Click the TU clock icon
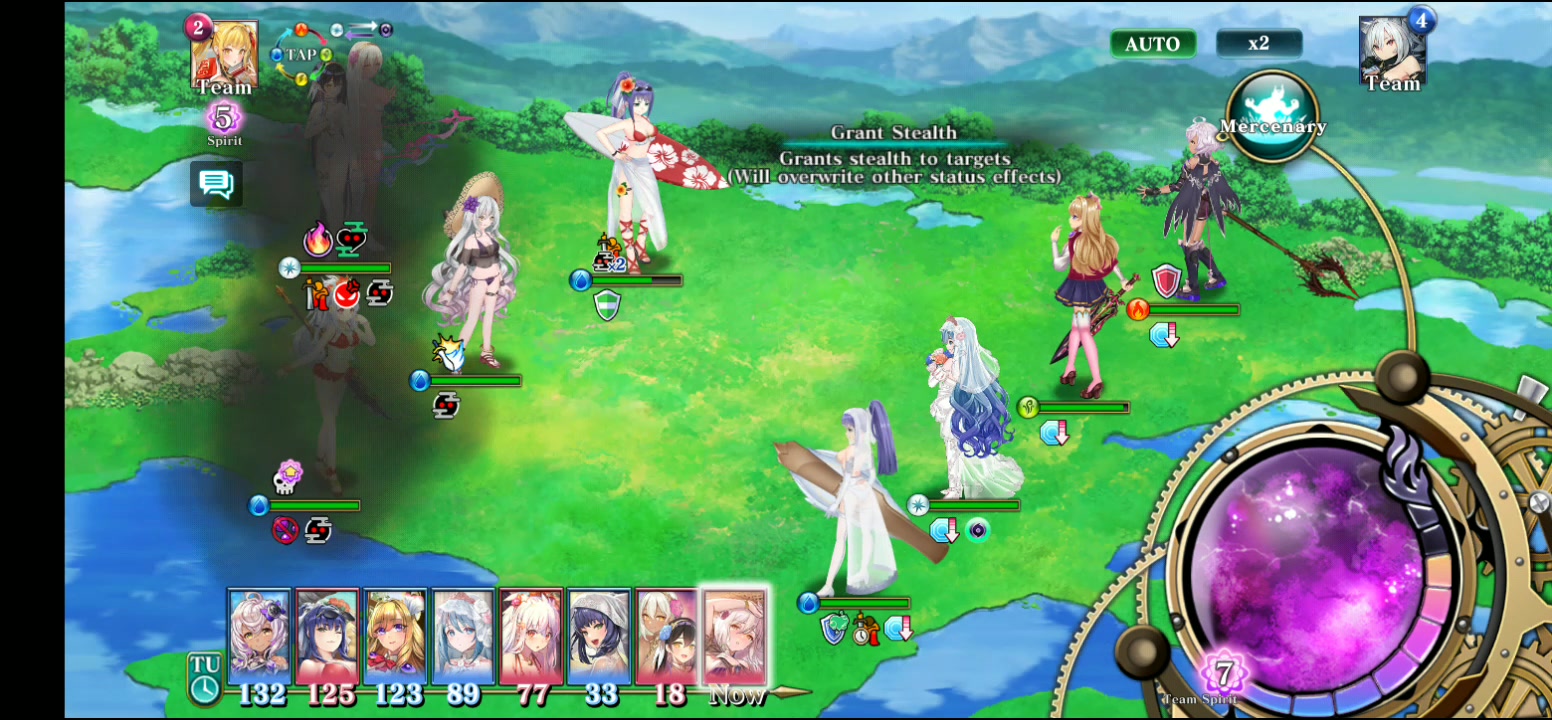Viewport: 1552px width, 720px height. pos(205,679)
